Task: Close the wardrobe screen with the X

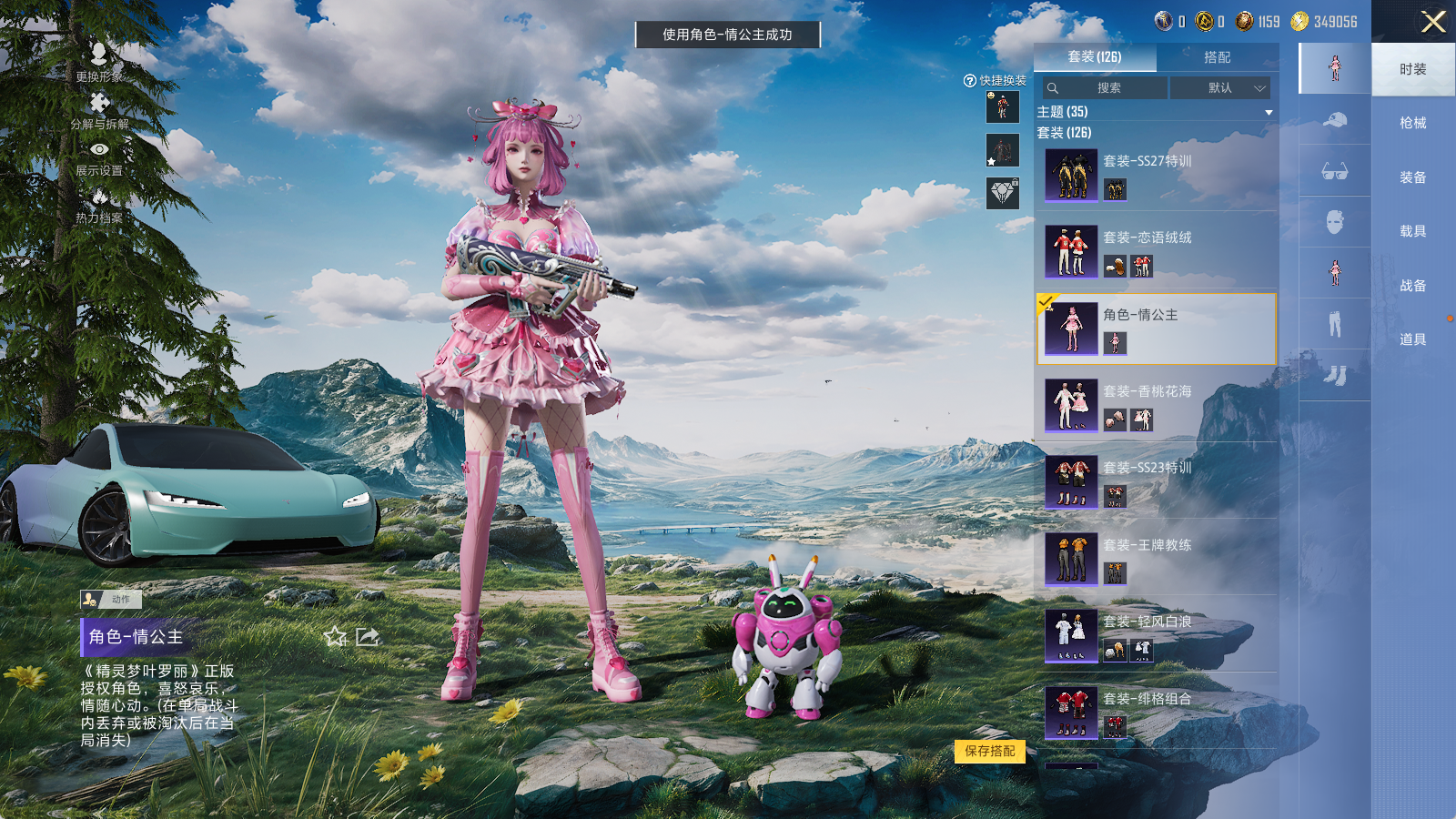Action: (1433, 22)
